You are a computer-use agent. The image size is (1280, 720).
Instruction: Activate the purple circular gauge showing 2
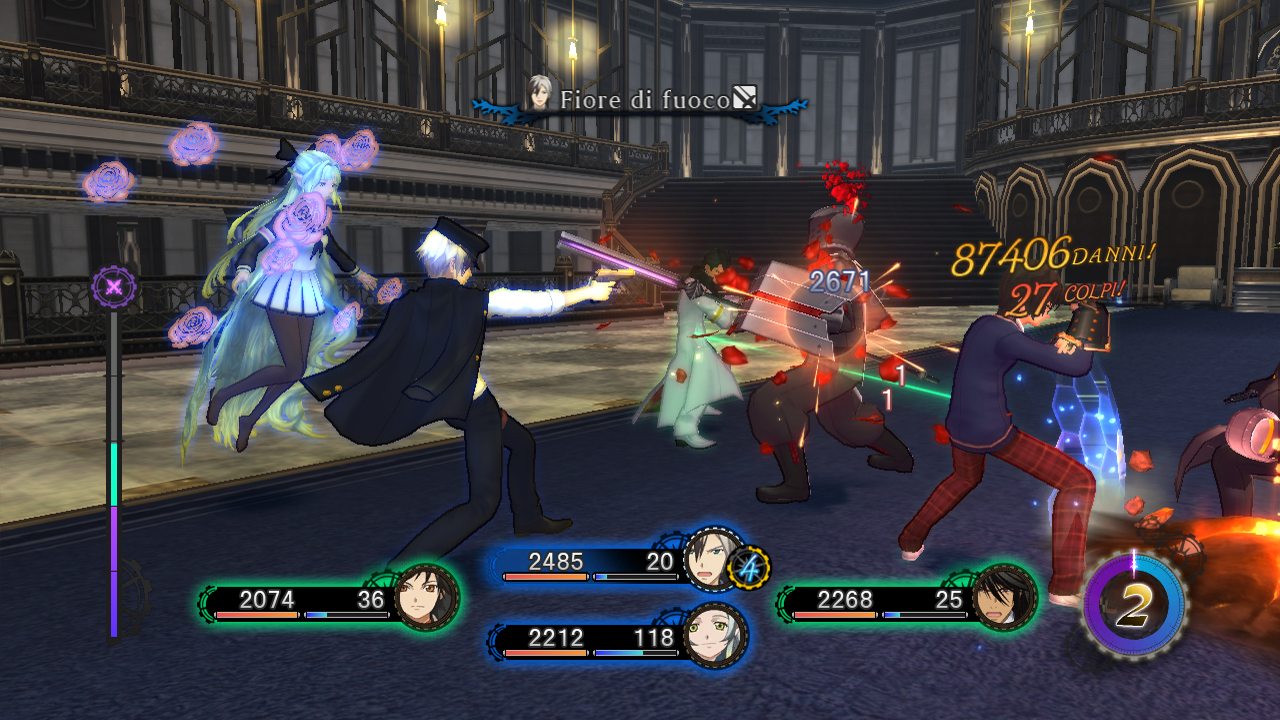tap(1133, 605)
